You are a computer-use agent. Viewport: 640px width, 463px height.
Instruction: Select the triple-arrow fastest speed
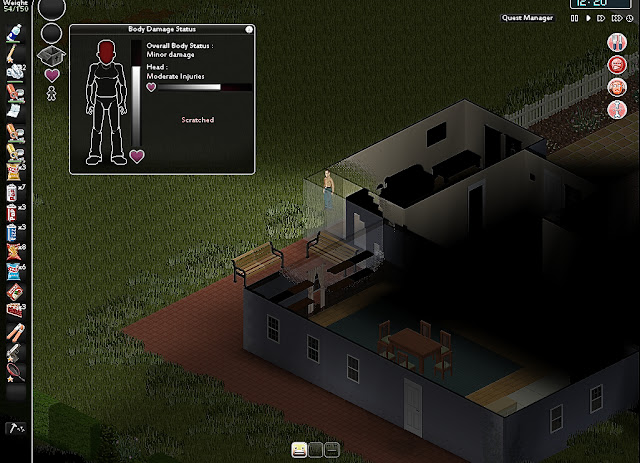pyautogui.click(x=619, y=17)
